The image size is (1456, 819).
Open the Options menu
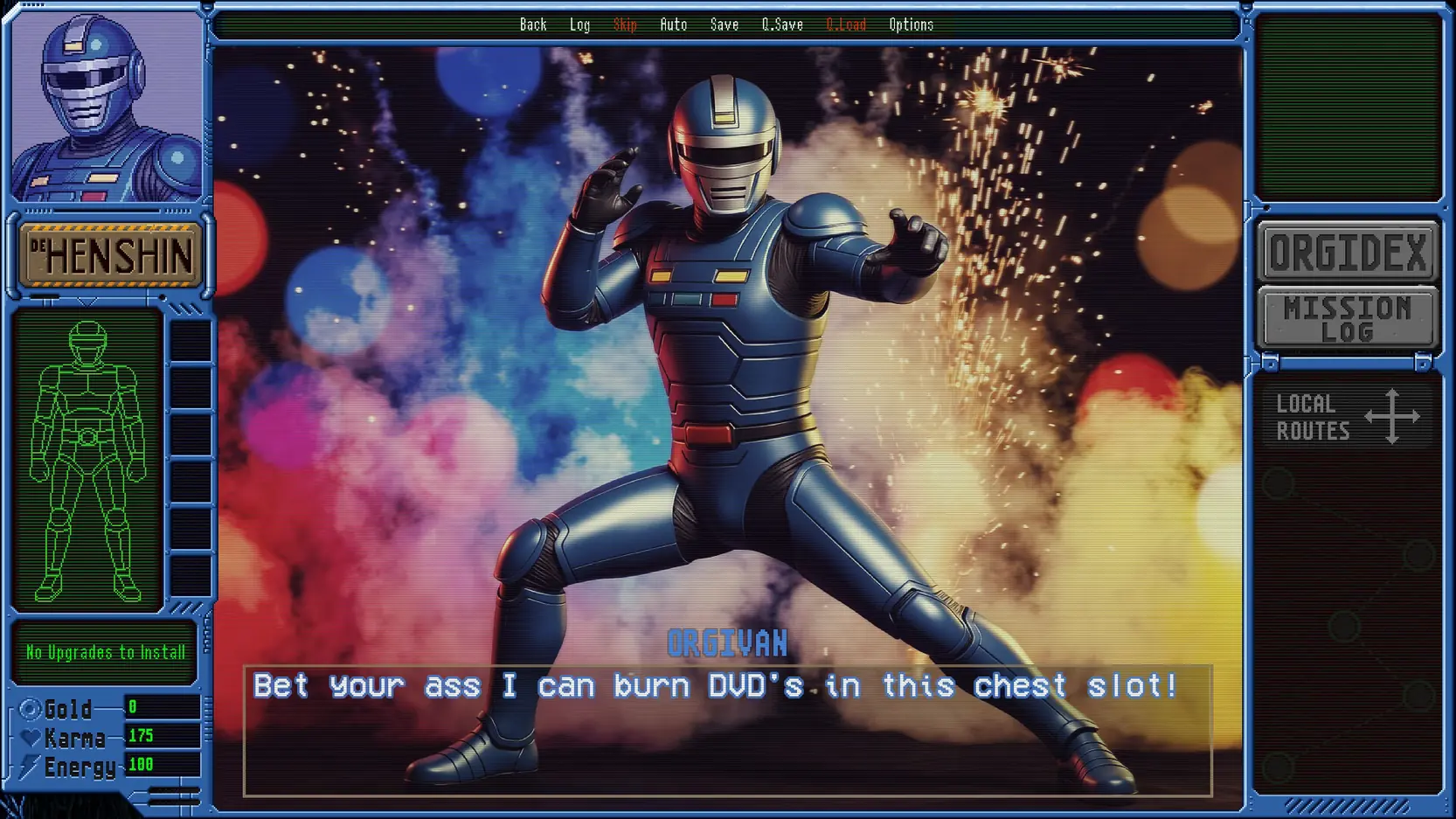pyautogui.click(x=911, y=24)
